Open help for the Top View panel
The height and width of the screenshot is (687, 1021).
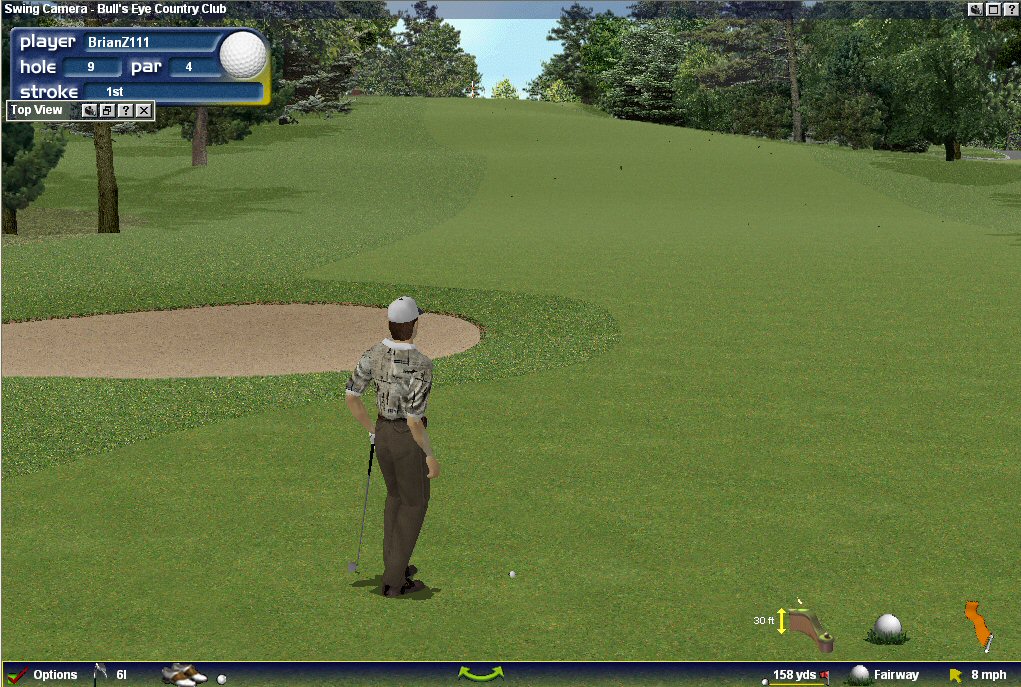126,110
